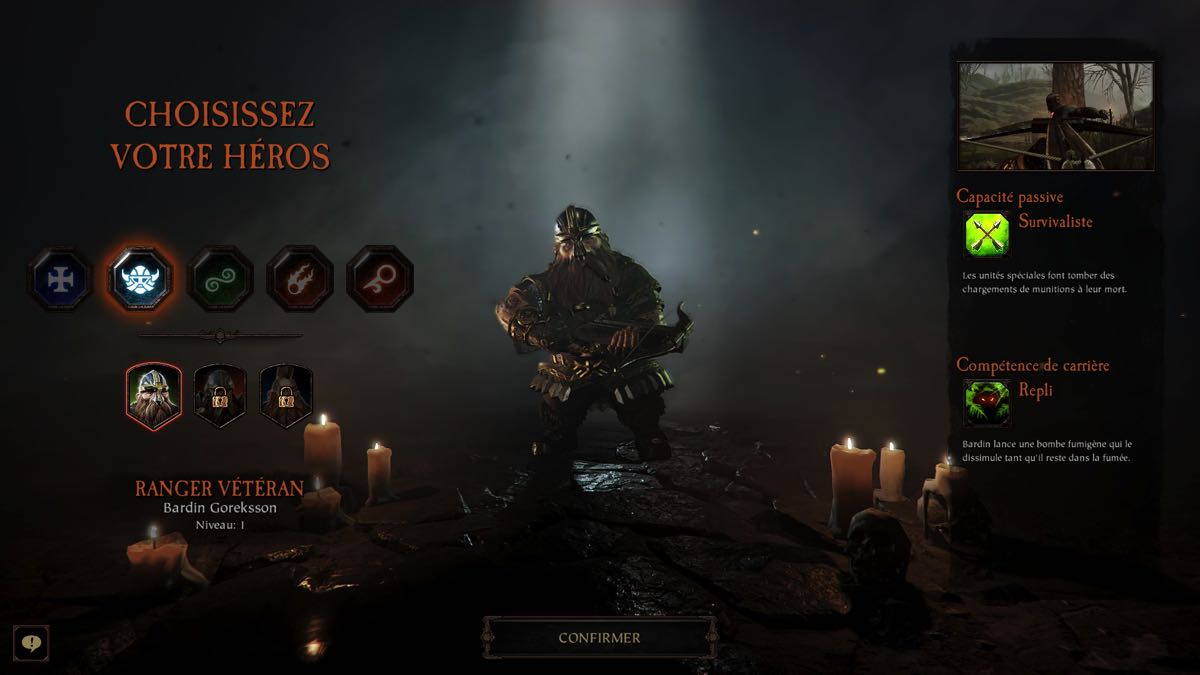
Task: Confirm the hero with the Confirmer button
Action: [599, 637]
